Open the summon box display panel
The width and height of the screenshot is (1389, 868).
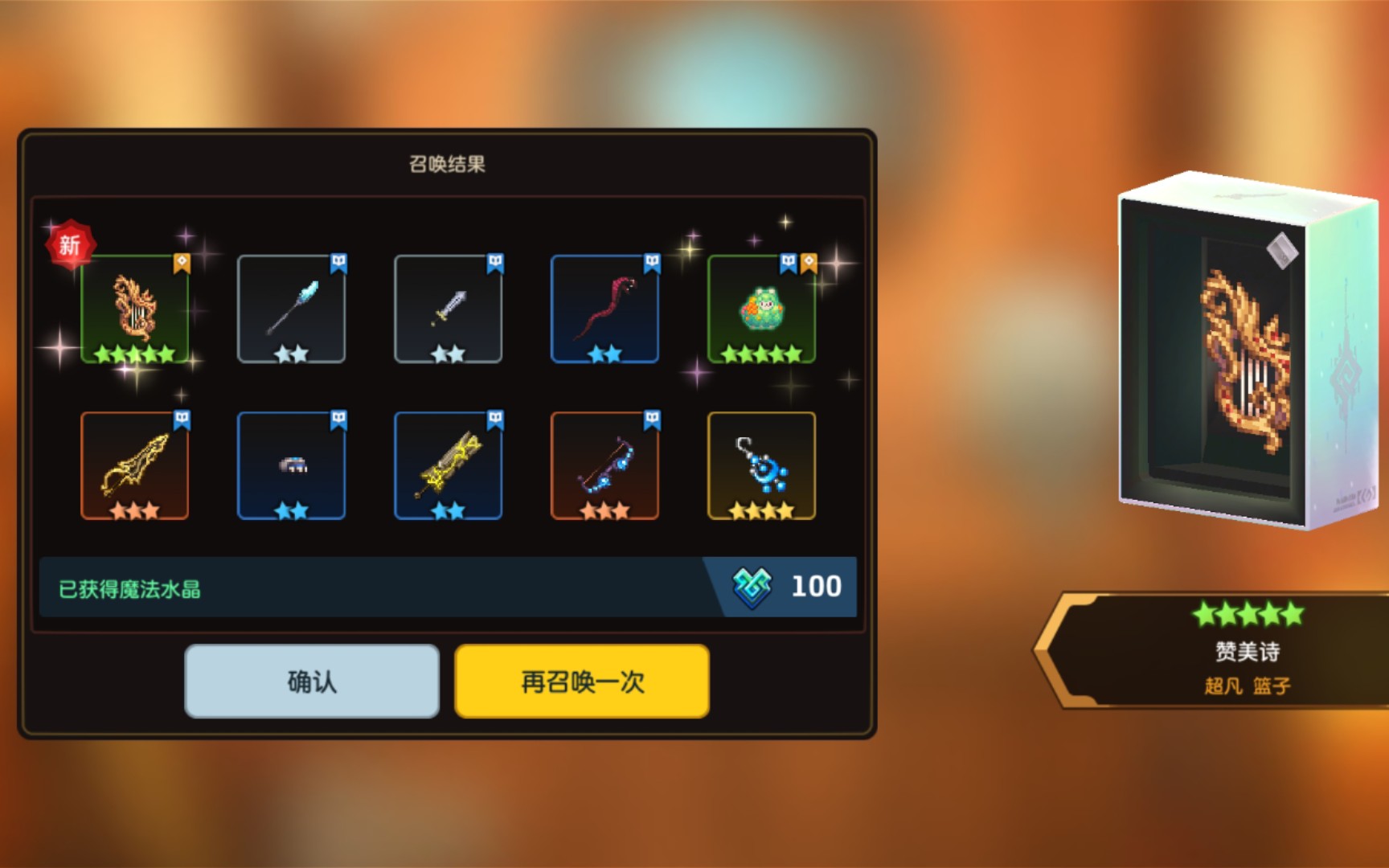[x=1214, y=346]
